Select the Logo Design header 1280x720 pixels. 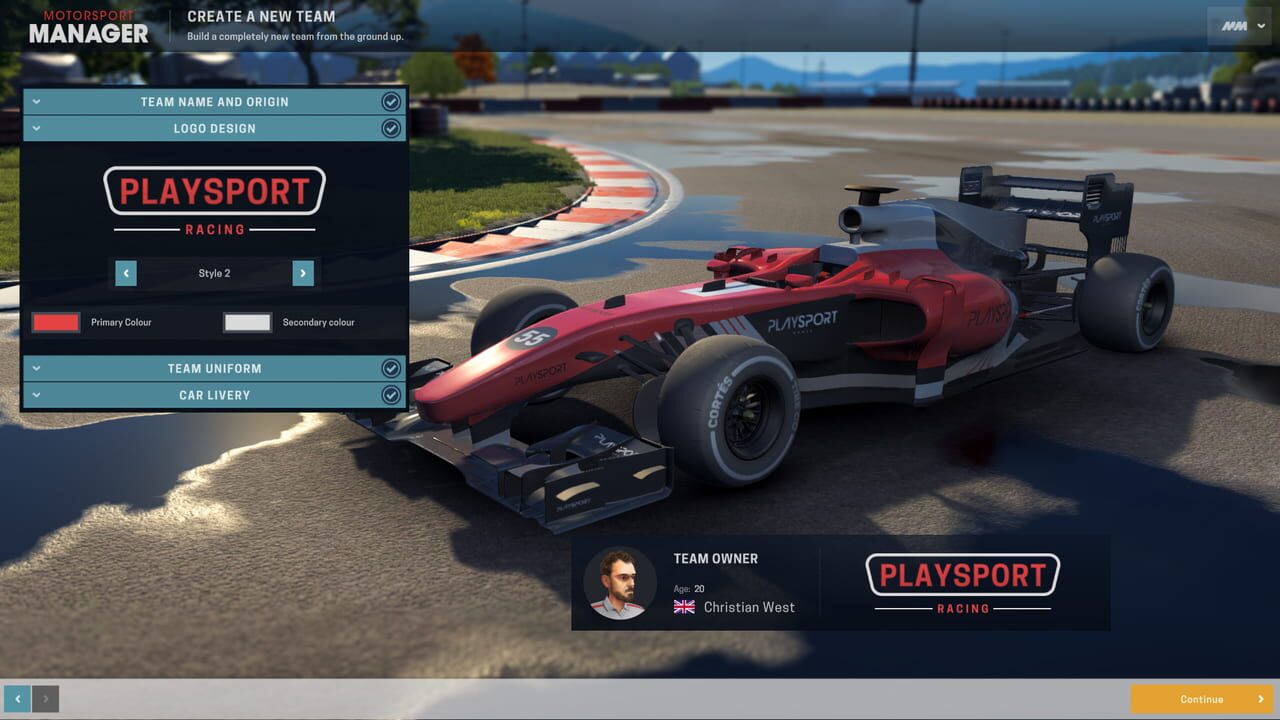click(213, 128)
